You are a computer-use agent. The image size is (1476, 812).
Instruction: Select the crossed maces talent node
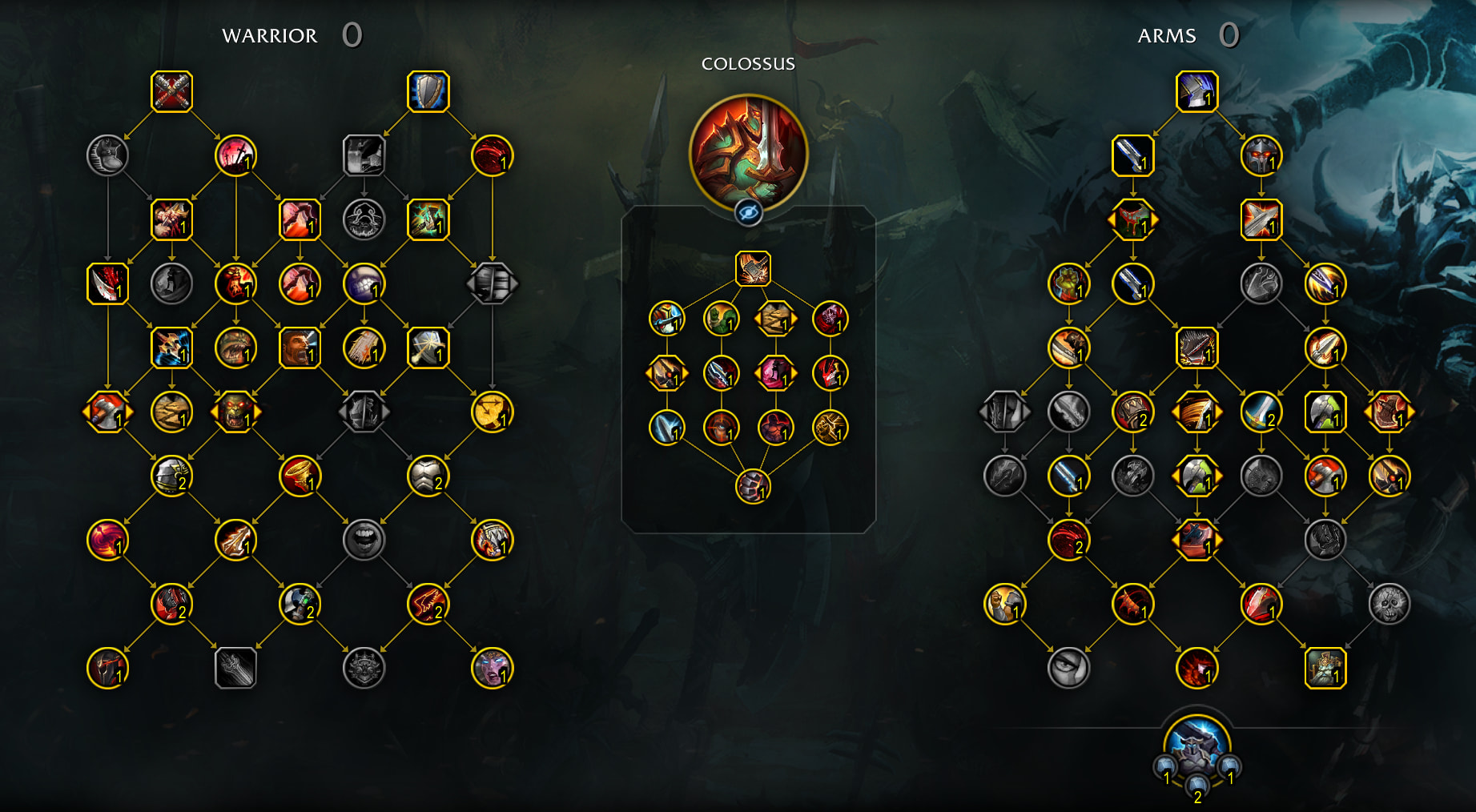pyautogui.click(x=171, y=91)
